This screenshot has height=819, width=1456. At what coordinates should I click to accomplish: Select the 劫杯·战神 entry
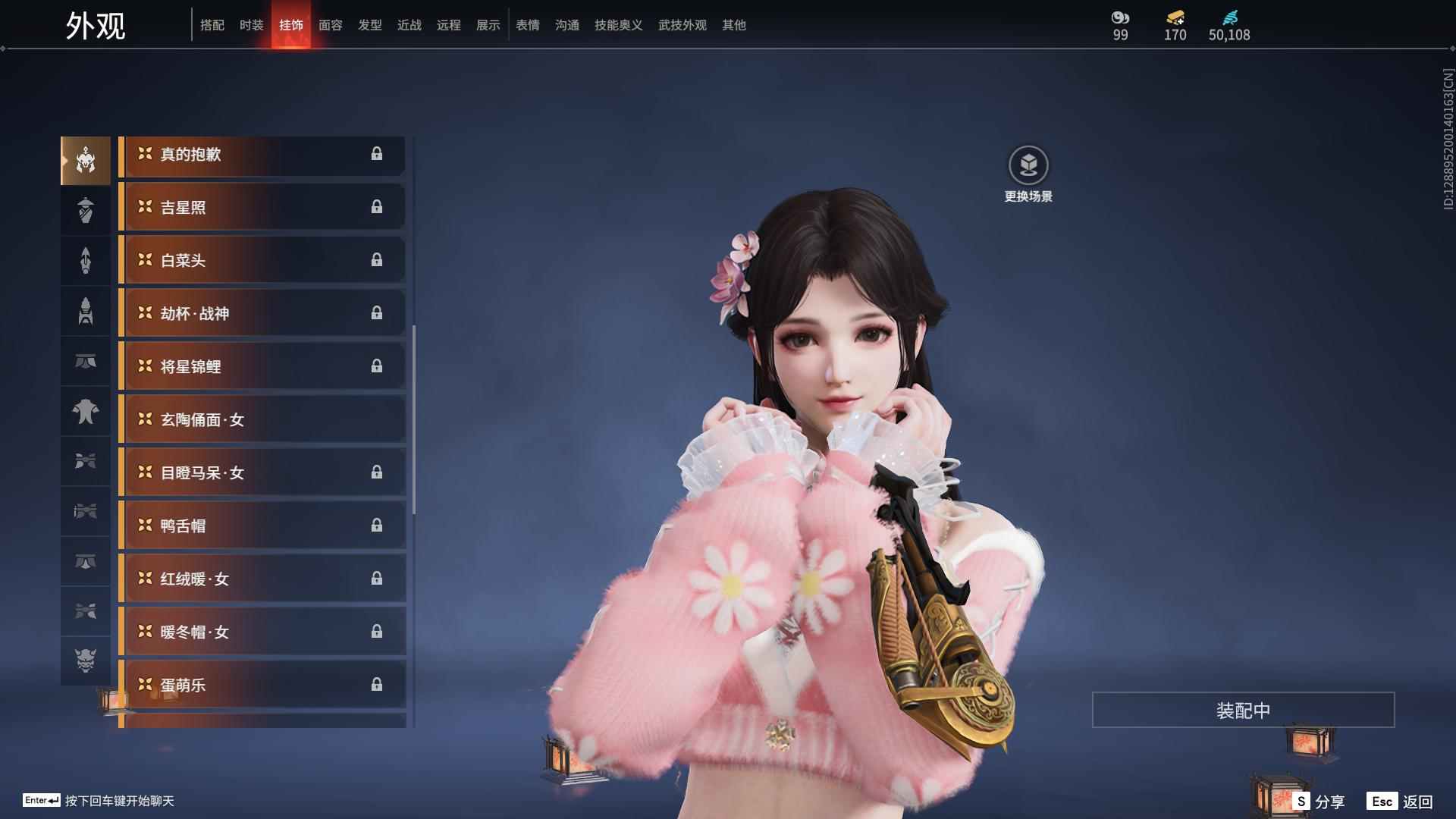point(262,313)
